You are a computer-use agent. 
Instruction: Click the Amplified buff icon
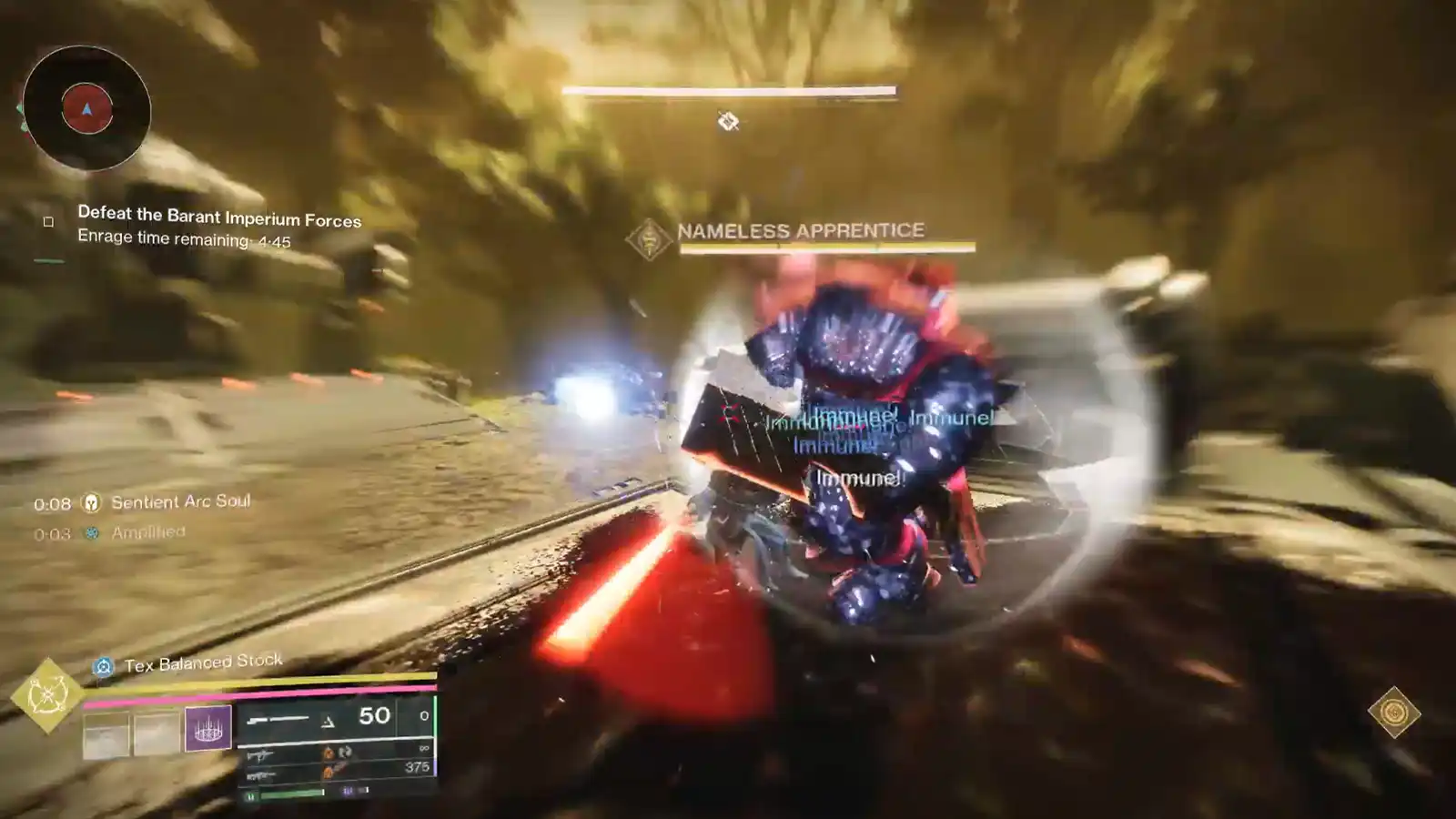point(91,532)
